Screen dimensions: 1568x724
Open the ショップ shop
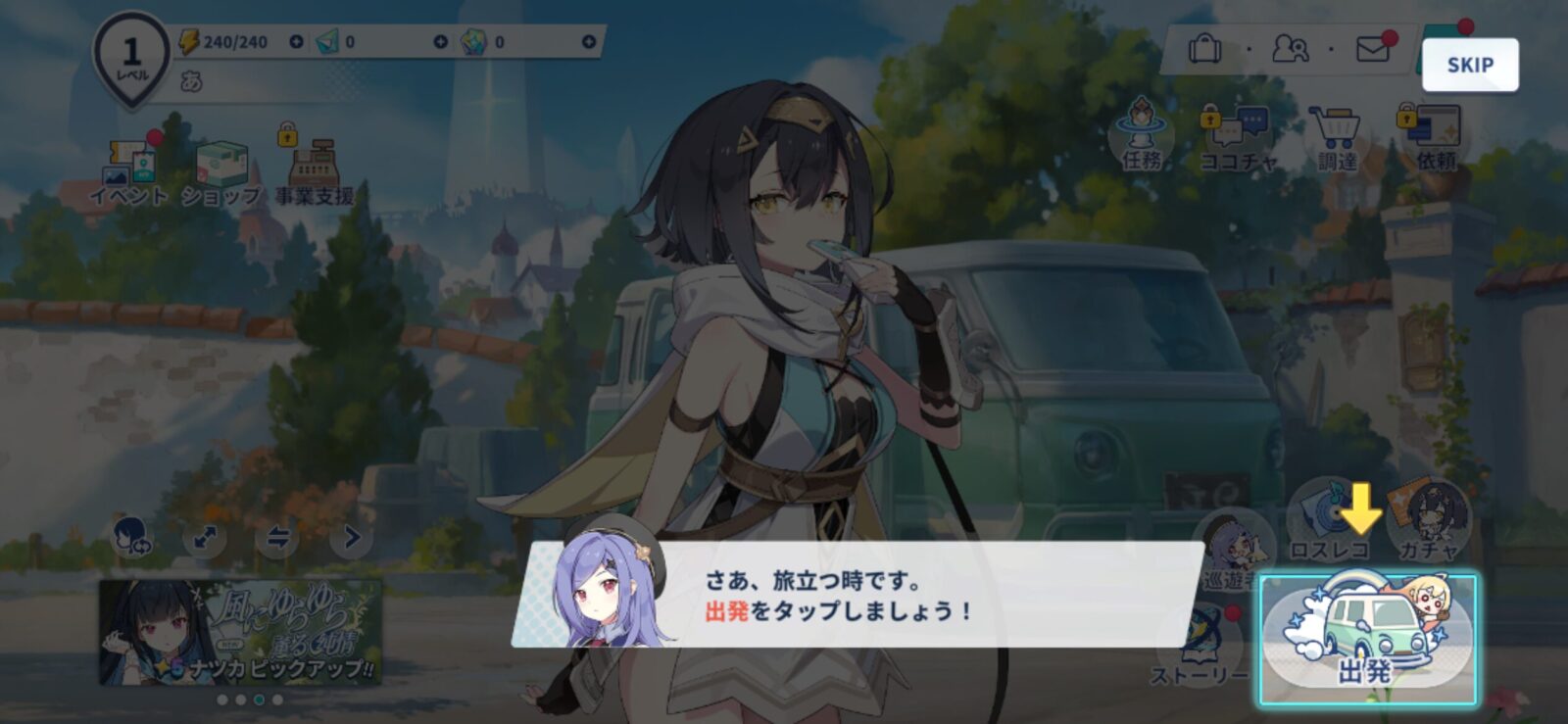tap(221, 171)
